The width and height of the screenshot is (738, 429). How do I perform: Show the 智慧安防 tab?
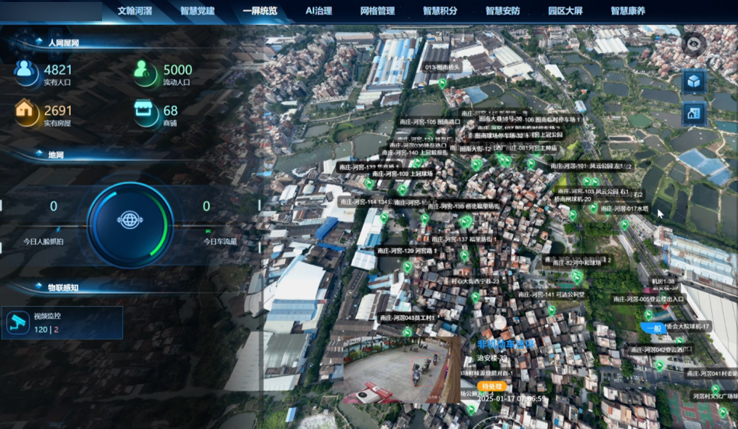click(502, 11)
